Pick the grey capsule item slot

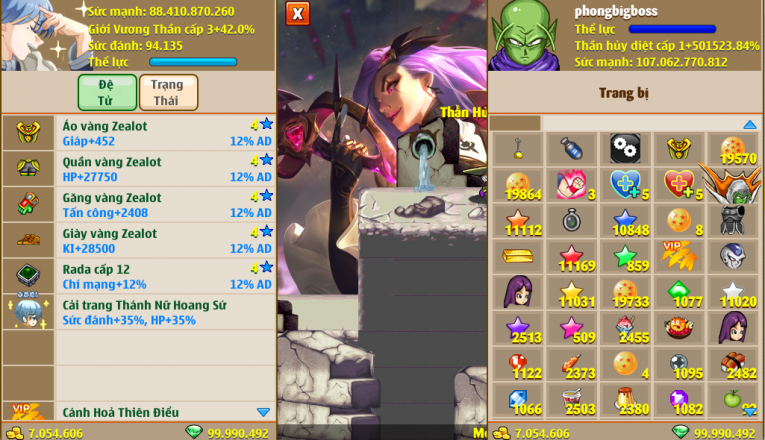[571, 148]
